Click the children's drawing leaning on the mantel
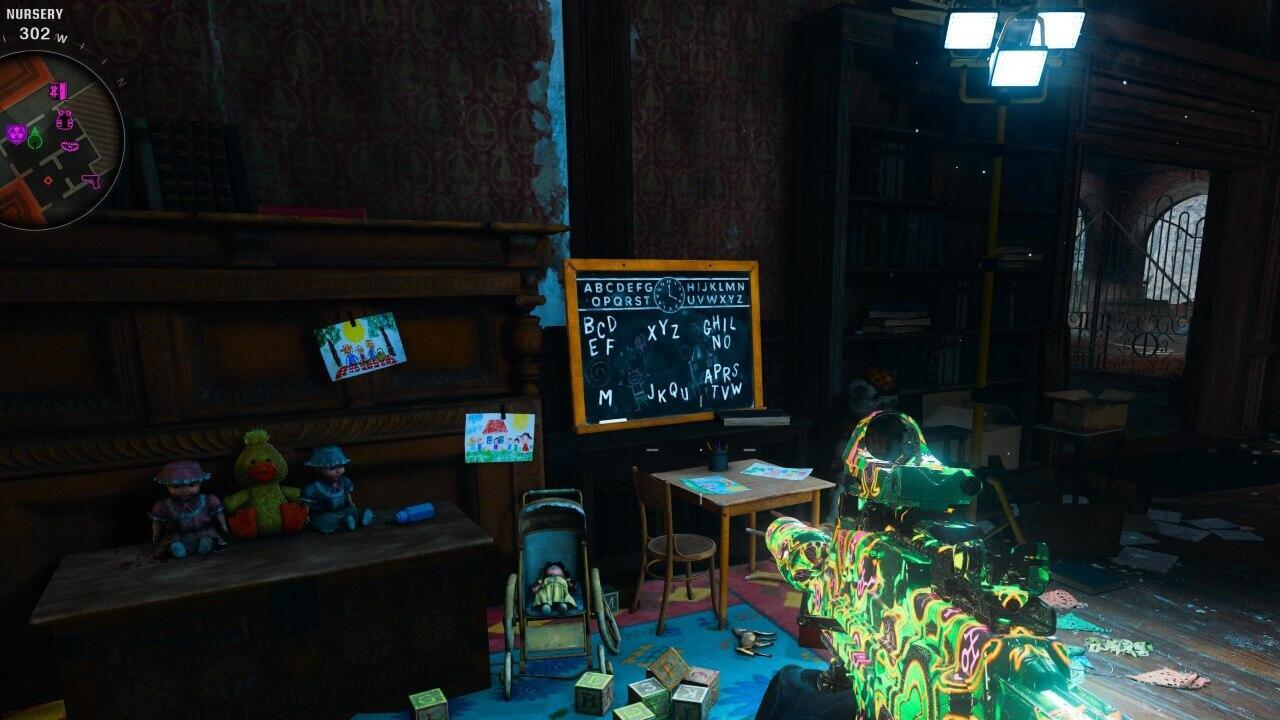 (358, 349)
